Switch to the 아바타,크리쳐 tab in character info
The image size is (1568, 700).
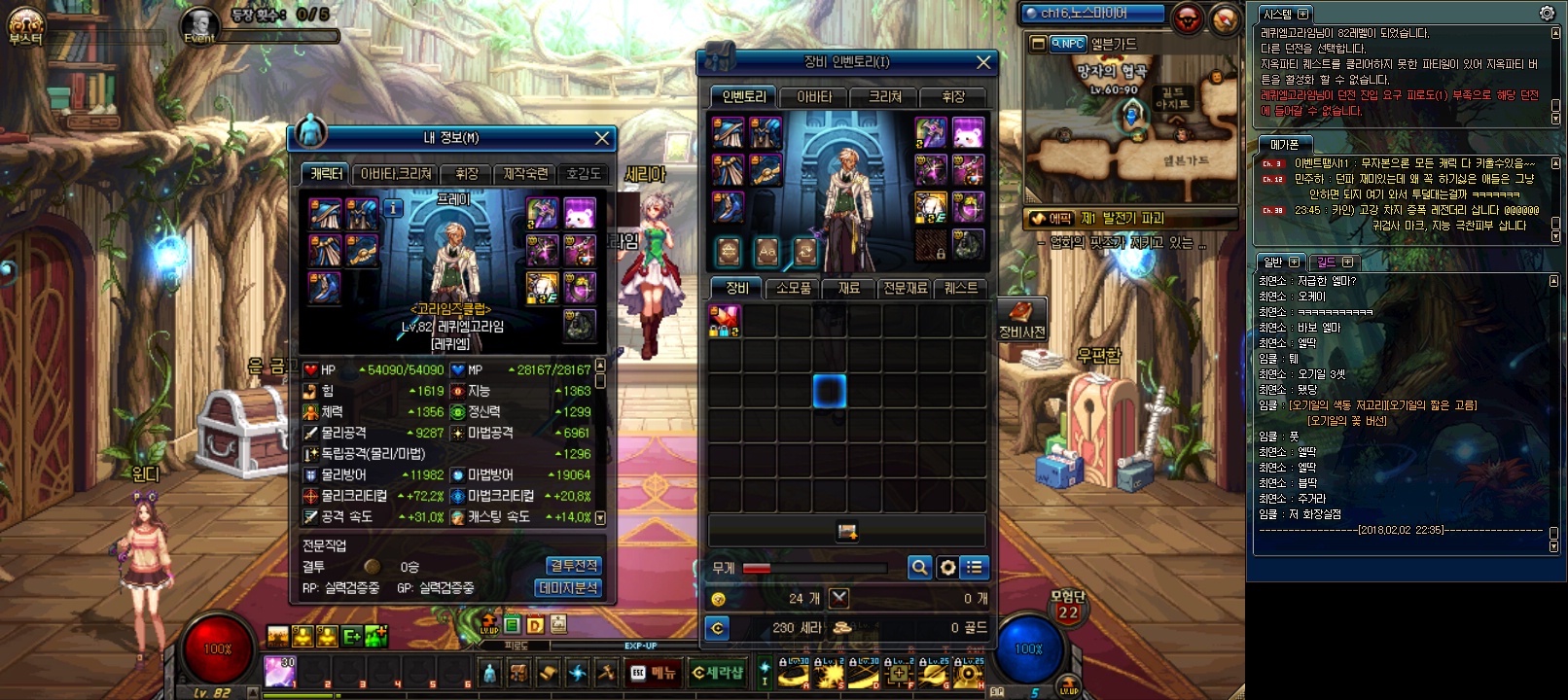pyautogui.click(x=396, y=173)
